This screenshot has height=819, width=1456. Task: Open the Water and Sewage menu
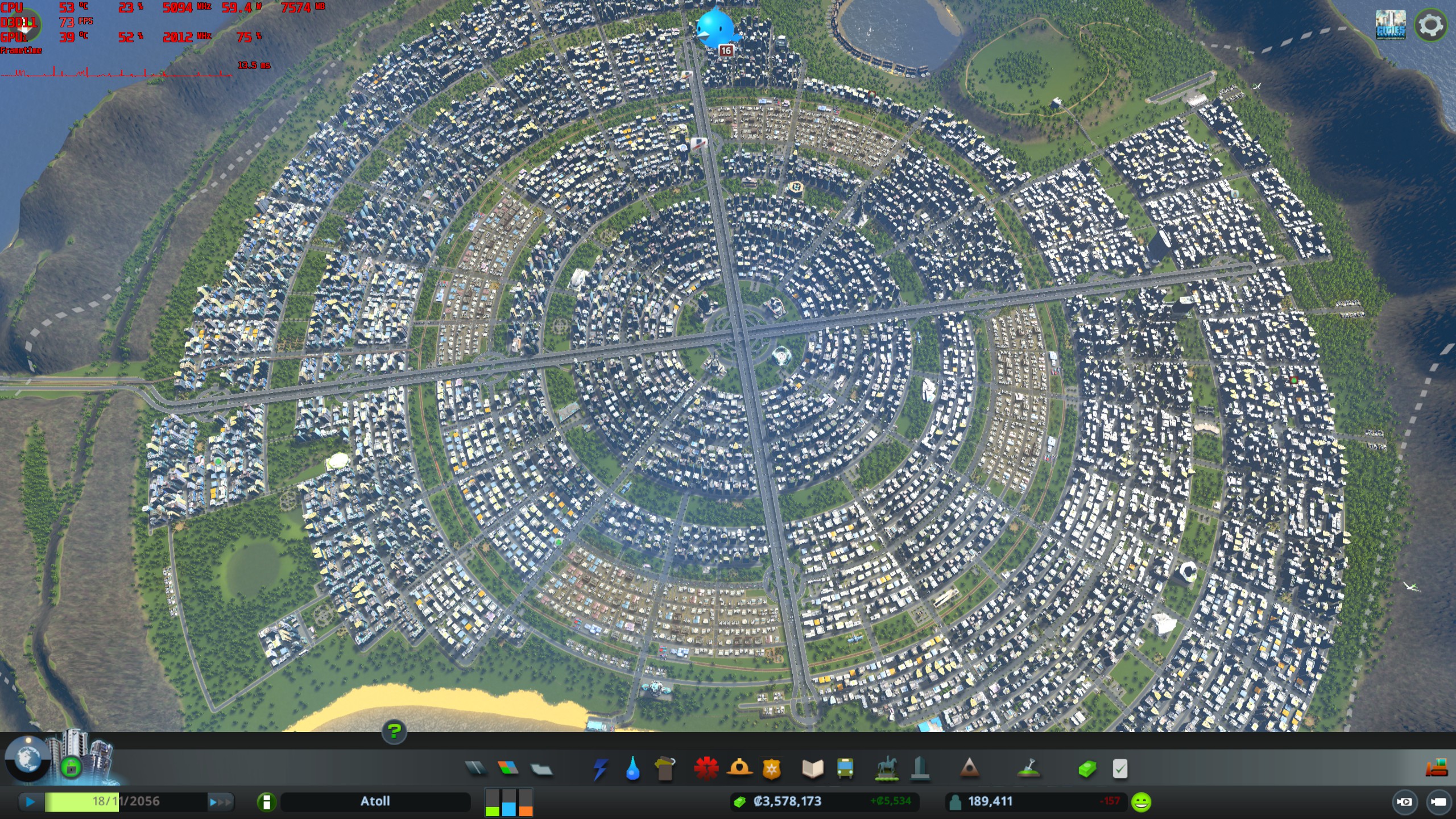pos(634,769)
